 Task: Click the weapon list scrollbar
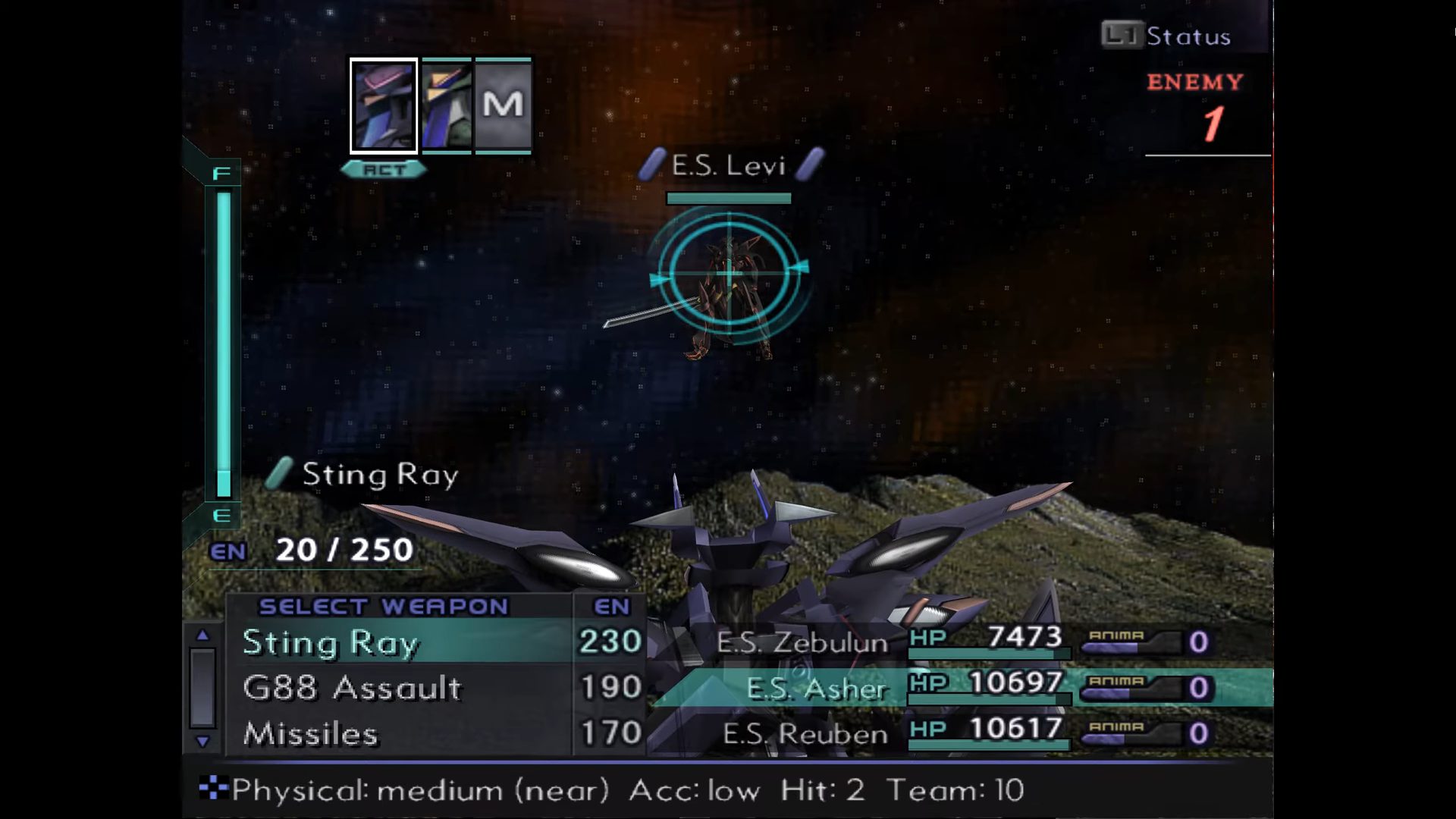(202, 687)
